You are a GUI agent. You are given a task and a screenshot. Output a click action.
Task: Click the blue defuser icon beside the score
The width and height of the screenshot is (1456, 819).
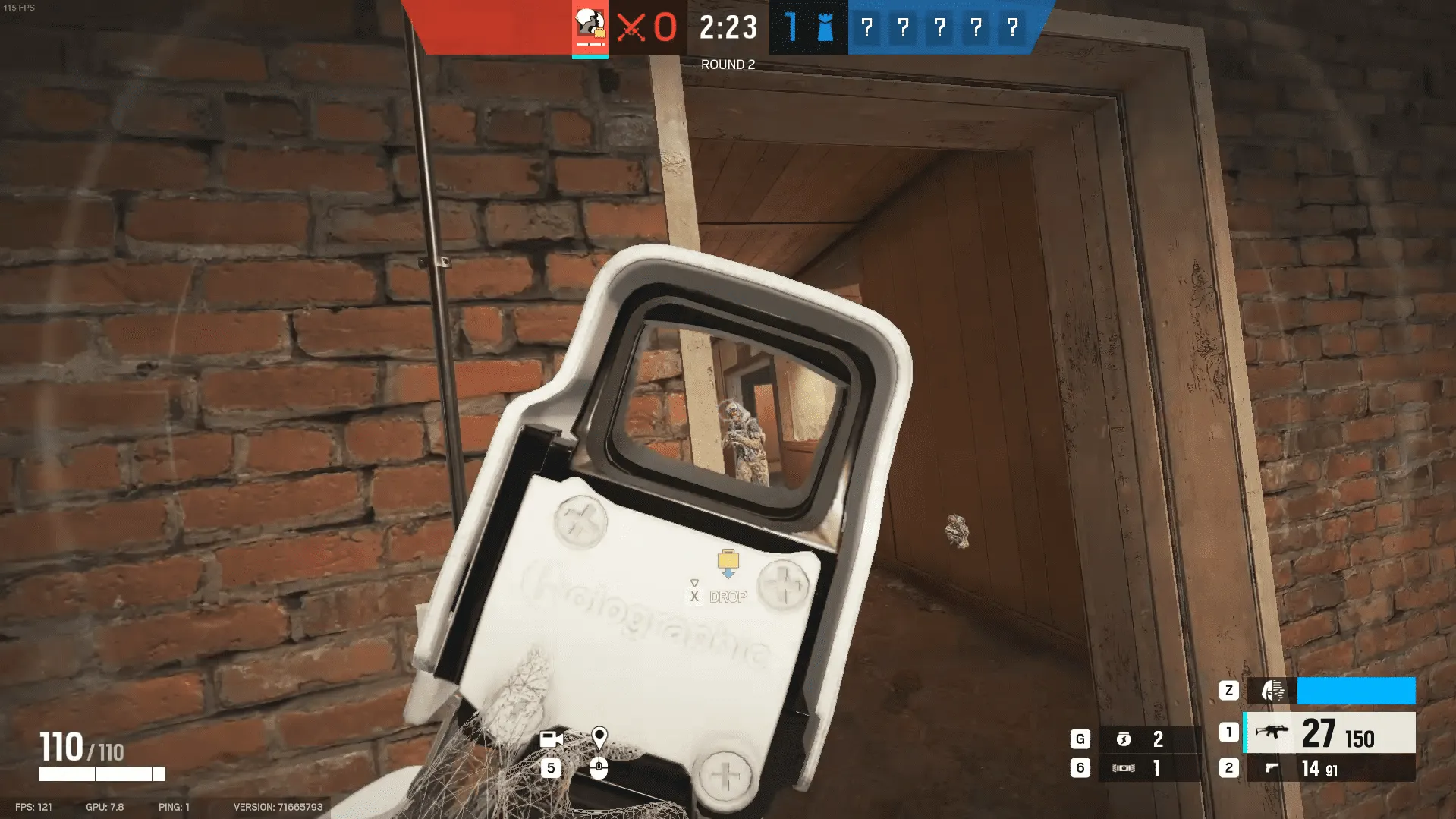824,29
